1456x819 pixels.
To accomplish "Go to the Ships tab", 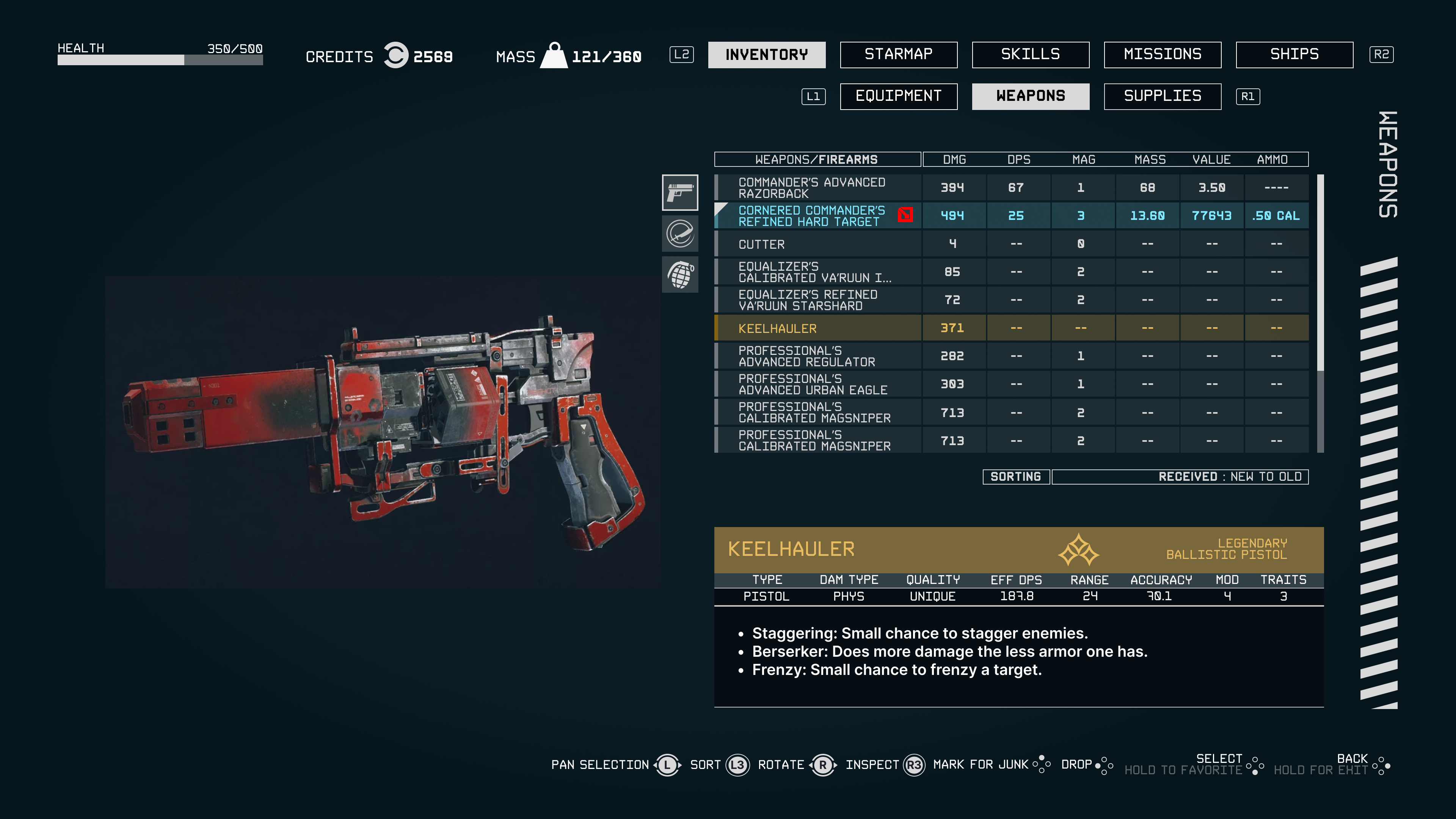I will coord(1294,54).
